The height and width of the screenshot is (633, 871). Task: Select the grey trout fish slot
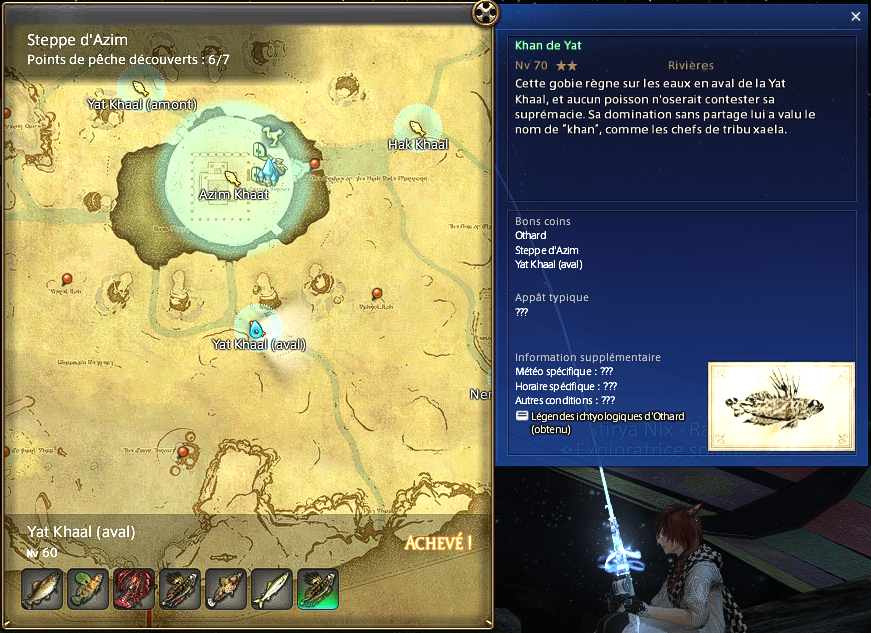pos(42,589)
